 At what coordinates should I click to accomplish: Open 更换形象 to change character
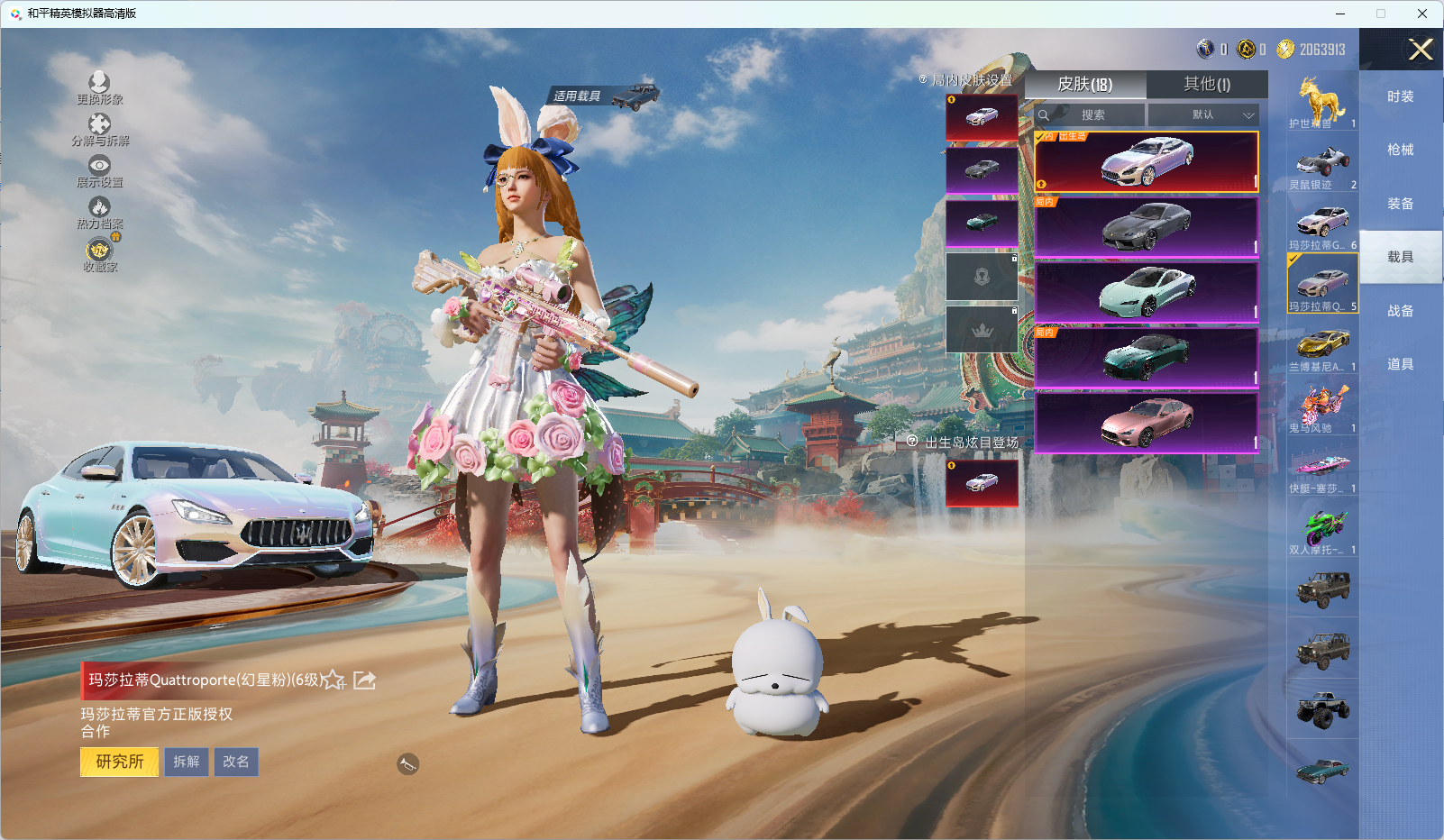99,88
